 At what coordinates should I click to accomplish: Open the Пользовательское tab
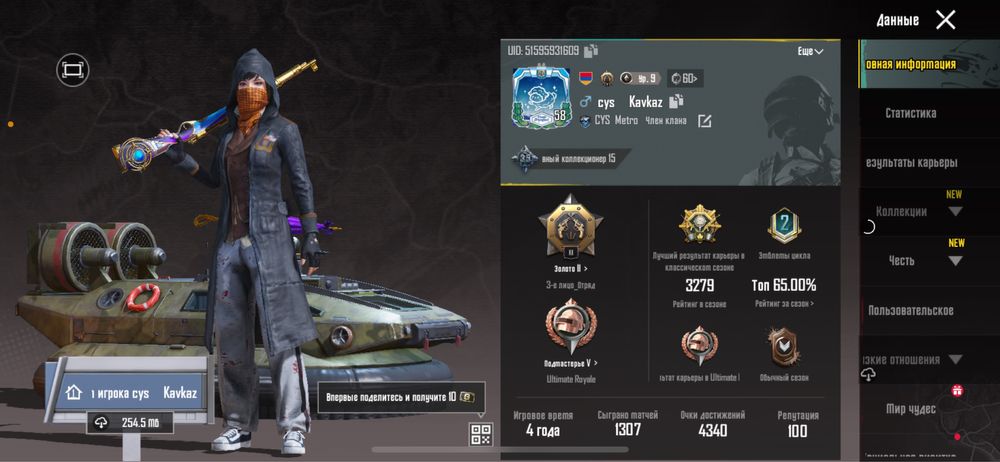(x=911, y=310)
